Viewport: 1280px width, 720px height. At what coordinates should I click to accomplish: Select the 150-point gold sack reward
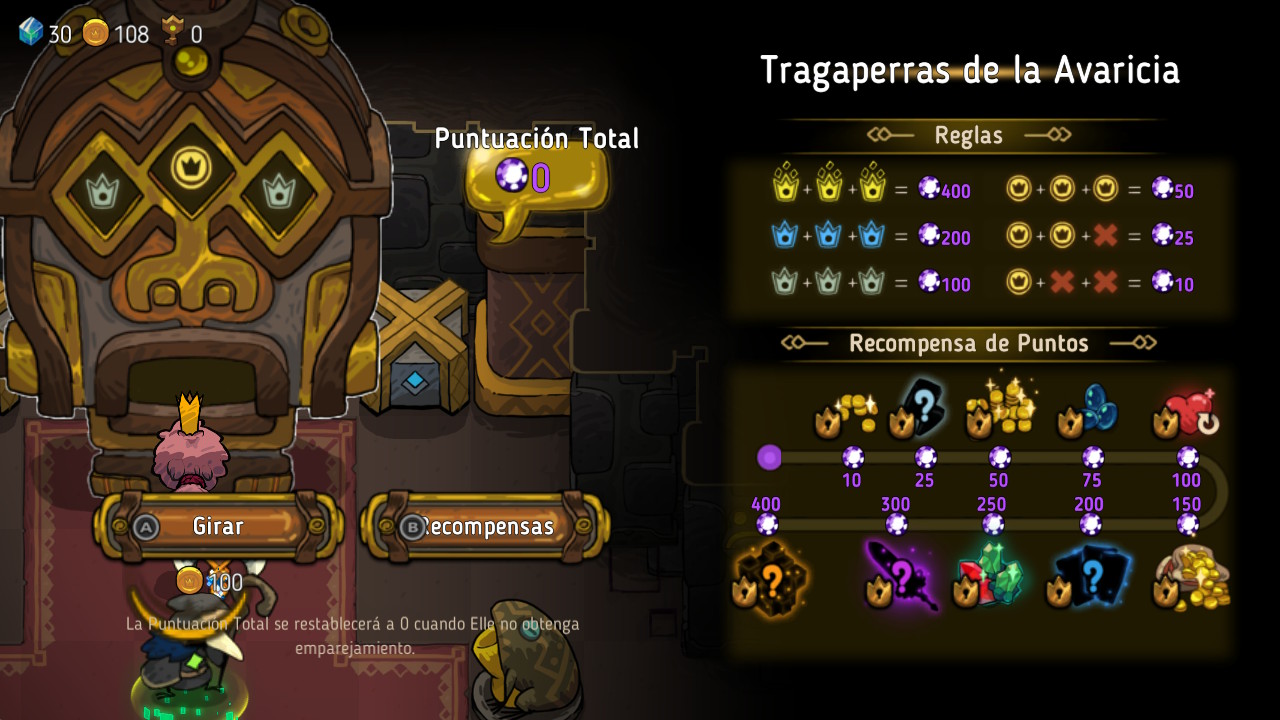click(1190, 578)
